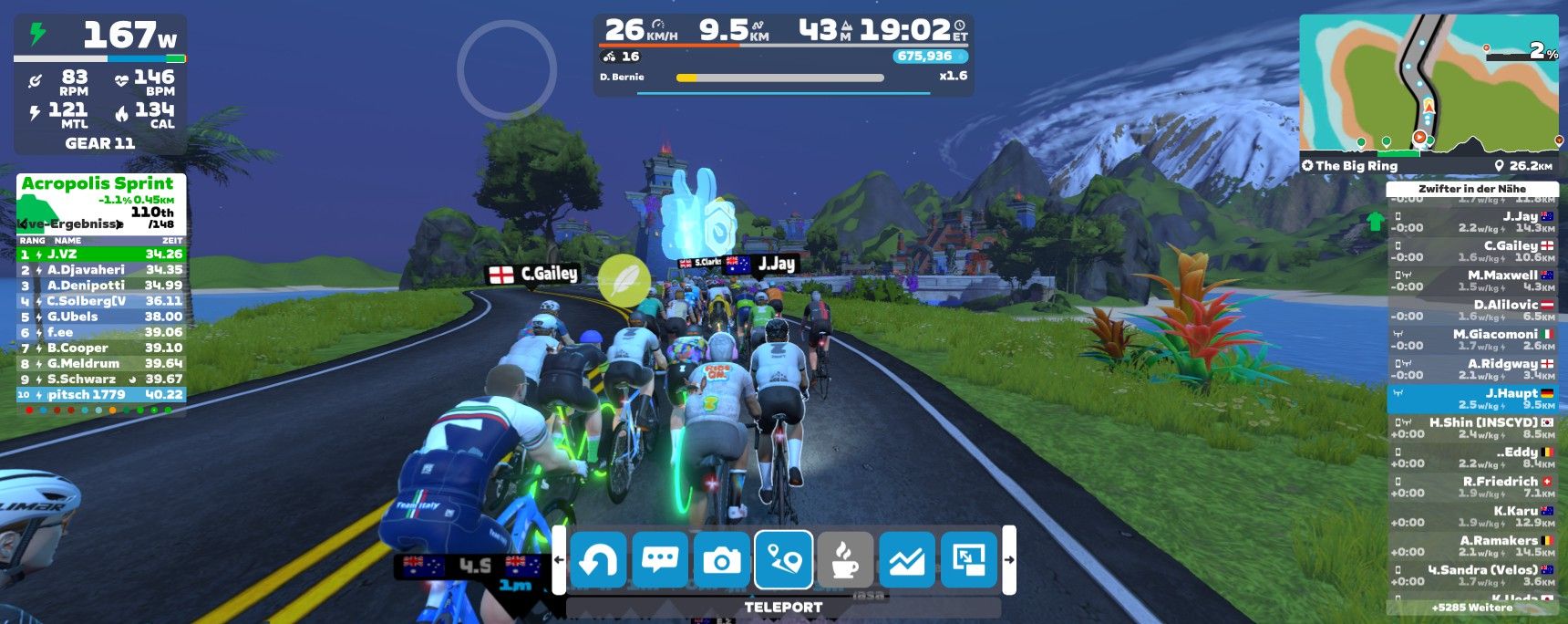The width and height of the screenshot is (1568, 624).
Task: Select the Teleport map pin button
Action: [784, 560]
